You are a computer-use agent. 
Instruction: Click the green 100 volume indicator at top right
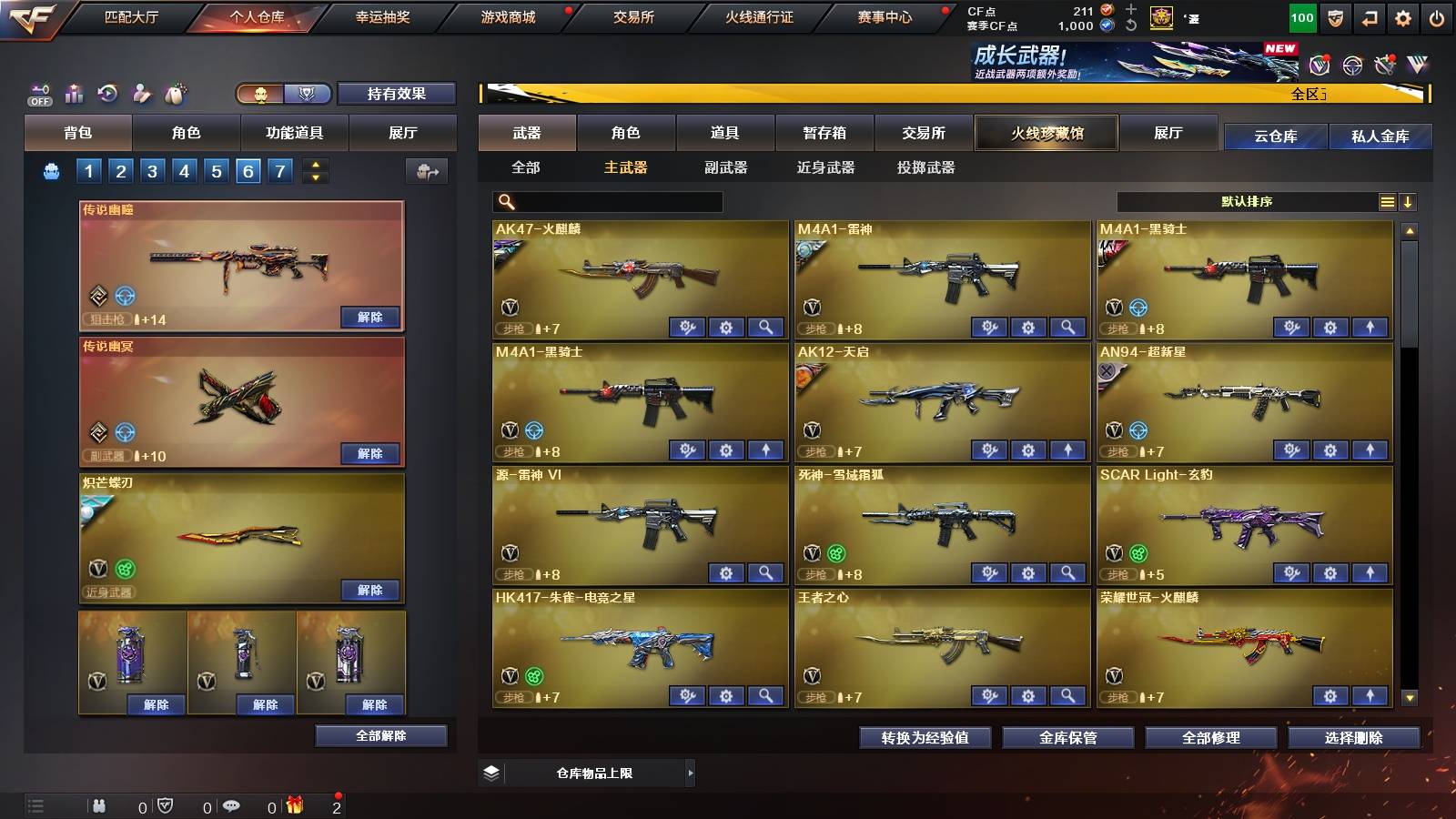pos(1301,17)
